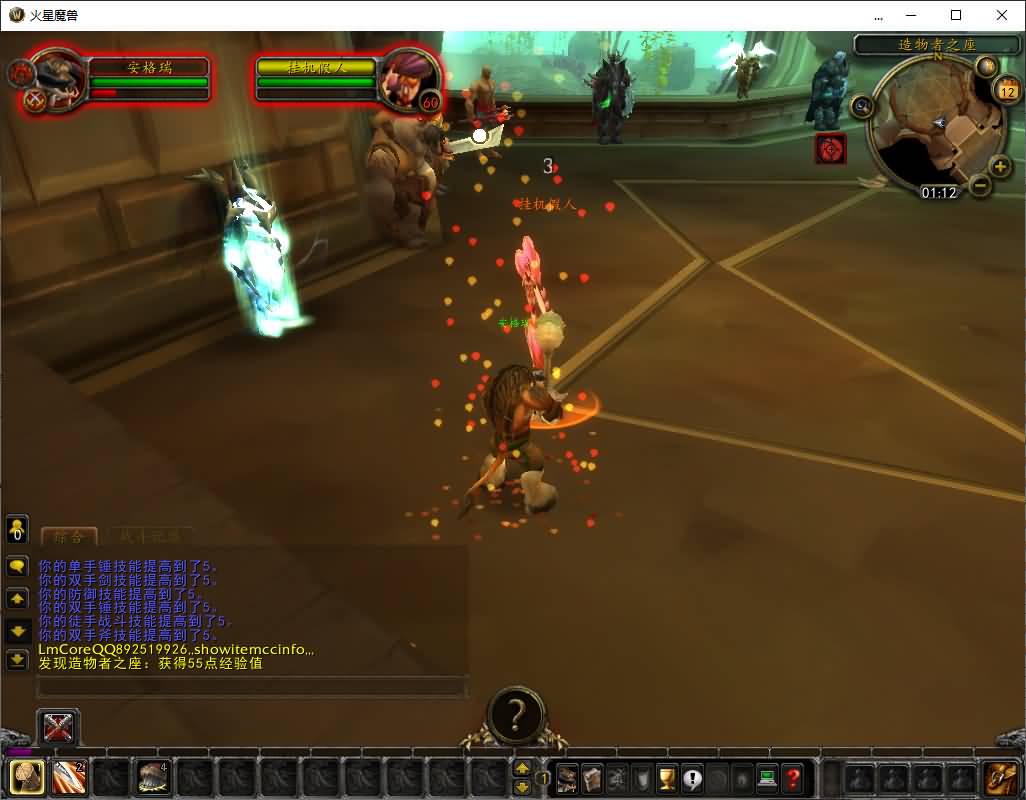Click the 挂机假人 target portrait
The image size is (1026, 800).
(x=410, y=76)
